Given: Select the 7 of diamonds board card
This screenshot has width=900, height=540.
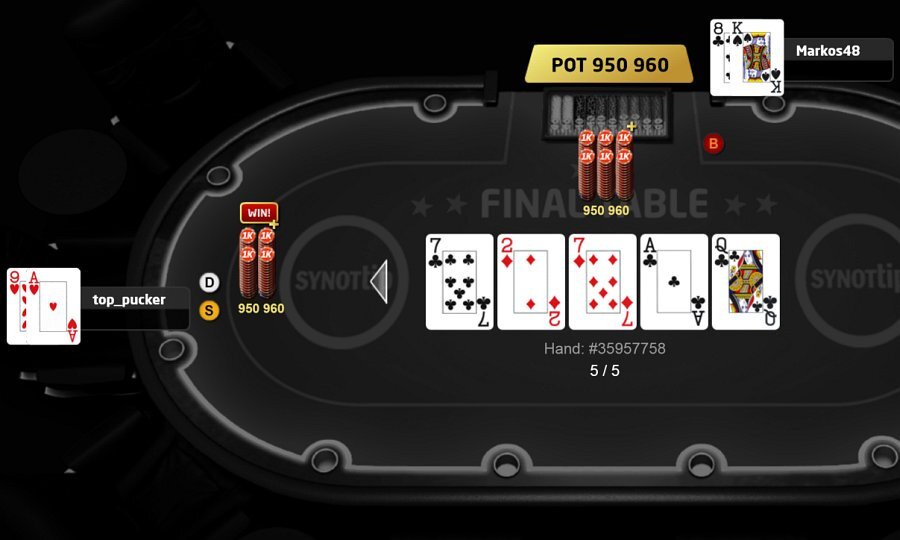Looking at the screenshot, I should click(x=602, y=282).
